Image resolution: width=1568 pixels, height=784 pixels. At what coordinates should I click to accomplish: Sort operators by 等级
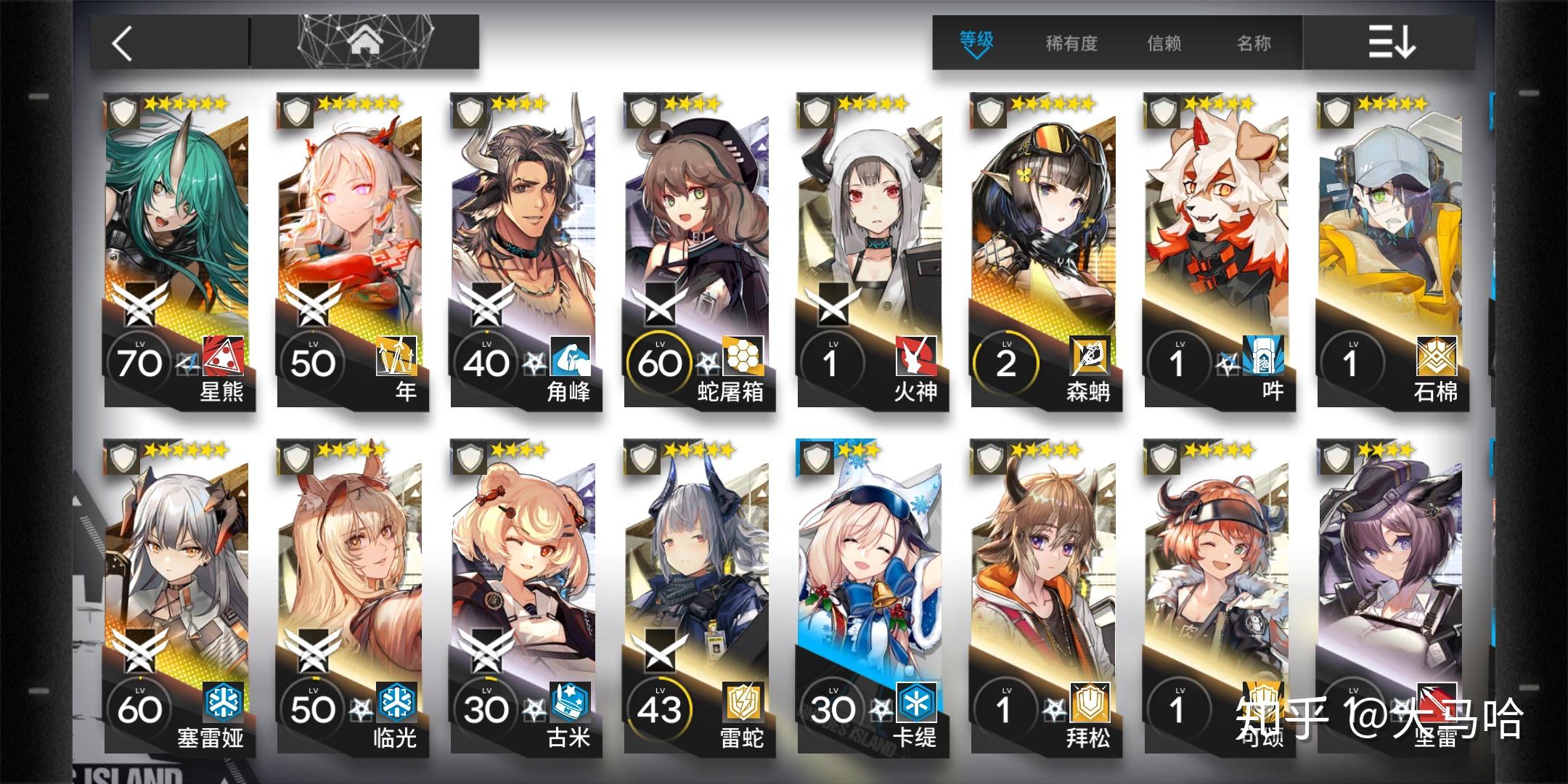tap(976, 43)
